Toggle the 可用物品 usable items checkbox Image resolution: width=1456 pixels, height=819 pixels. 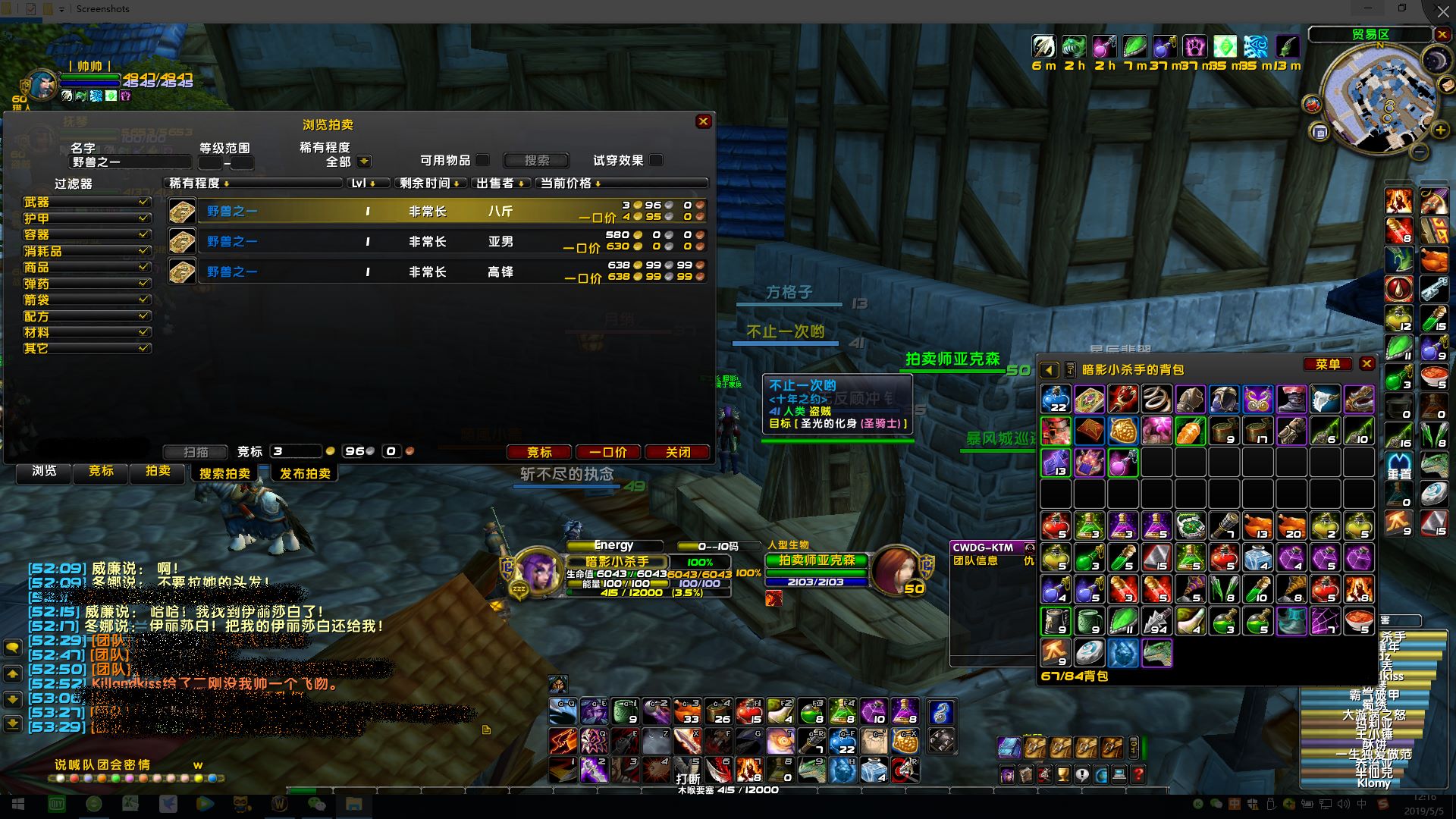point(482,160)
